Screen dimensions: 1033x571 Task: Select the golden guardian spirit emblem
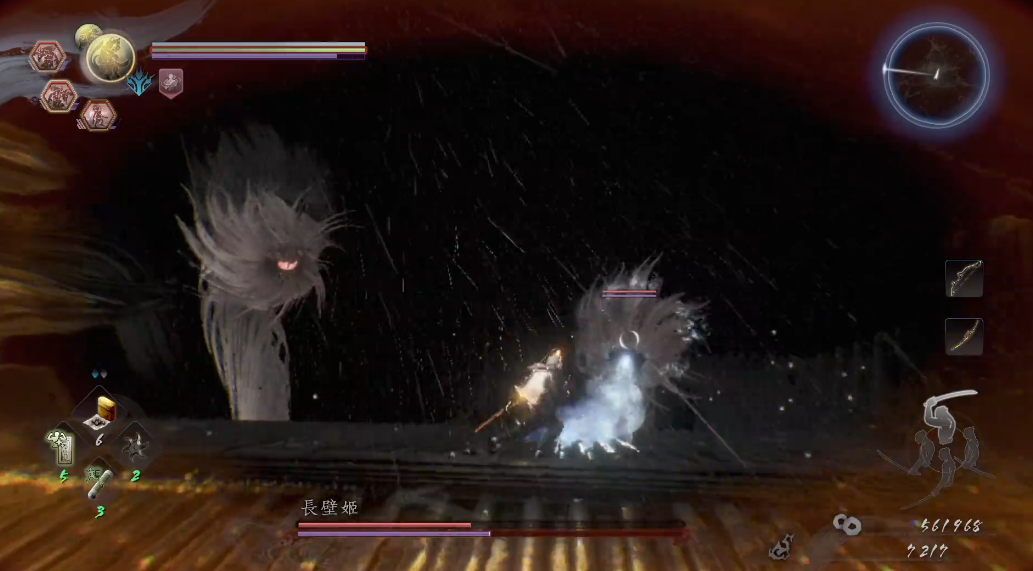109,57
